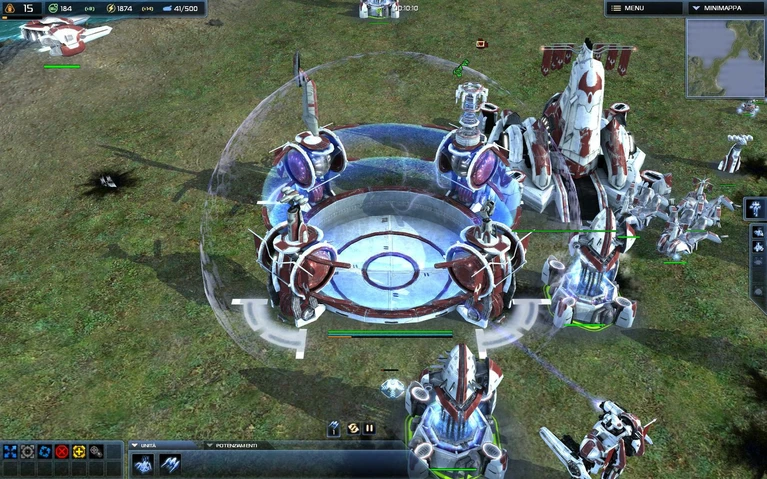Screen dimensions: 767x479
Task: Pause the factory build queue
Action: (x=369, y=428)
